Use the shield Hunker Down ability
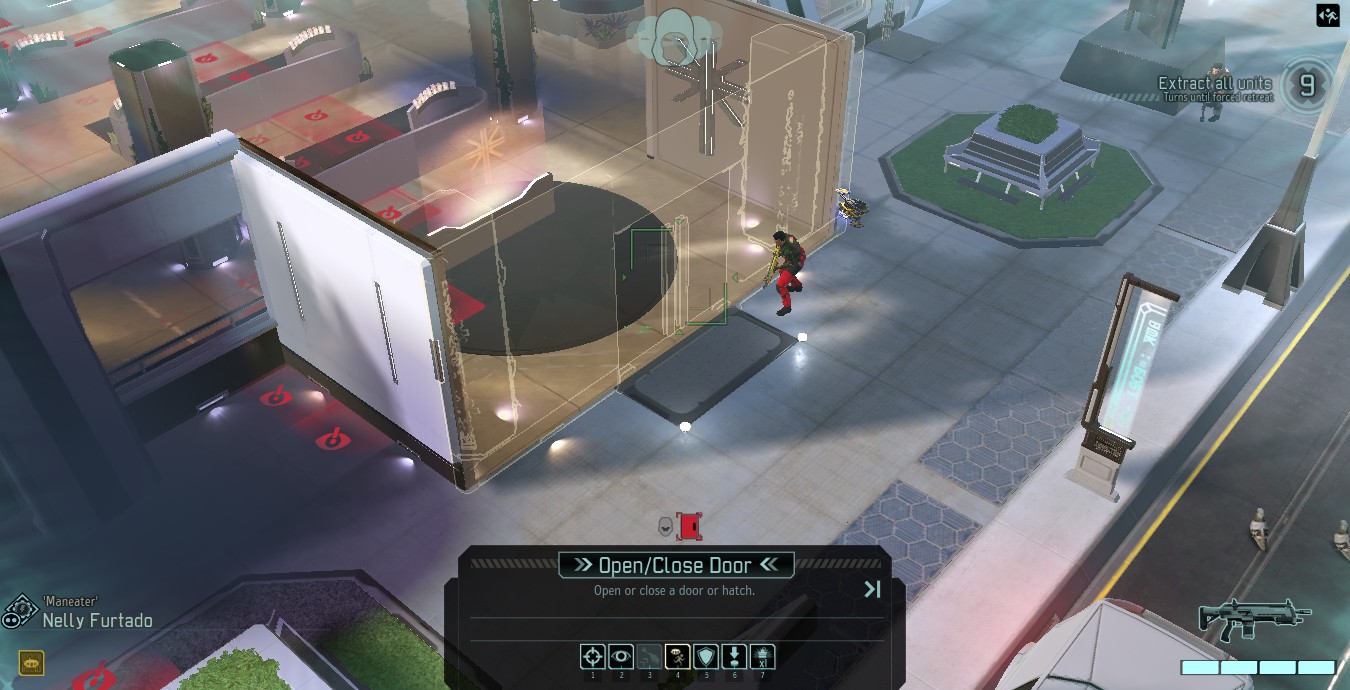This screenshot has width=1350, height=690. click(705, 656)
